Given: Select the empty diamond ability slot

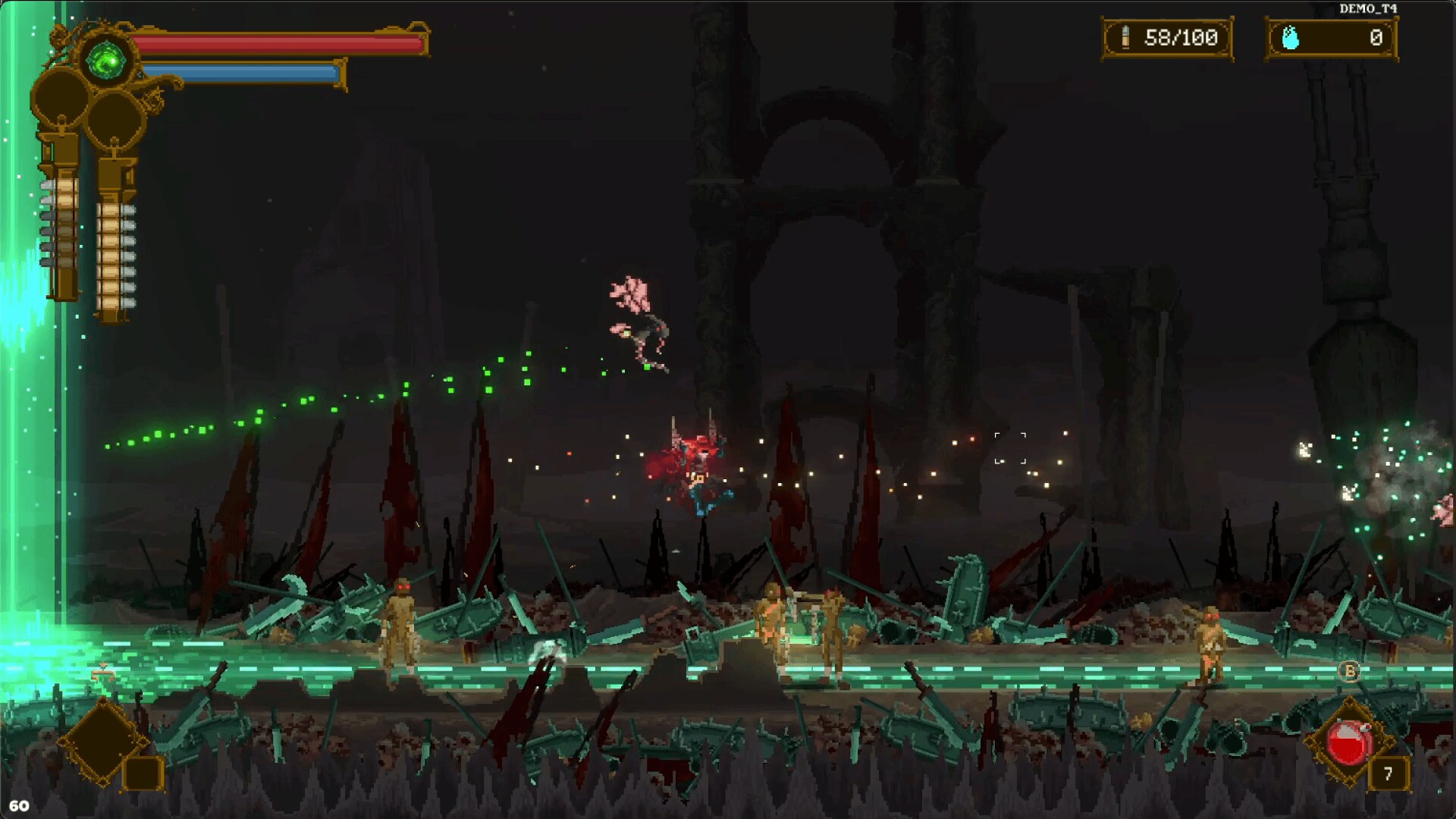Looking at the screenshot, I should 102,740.
